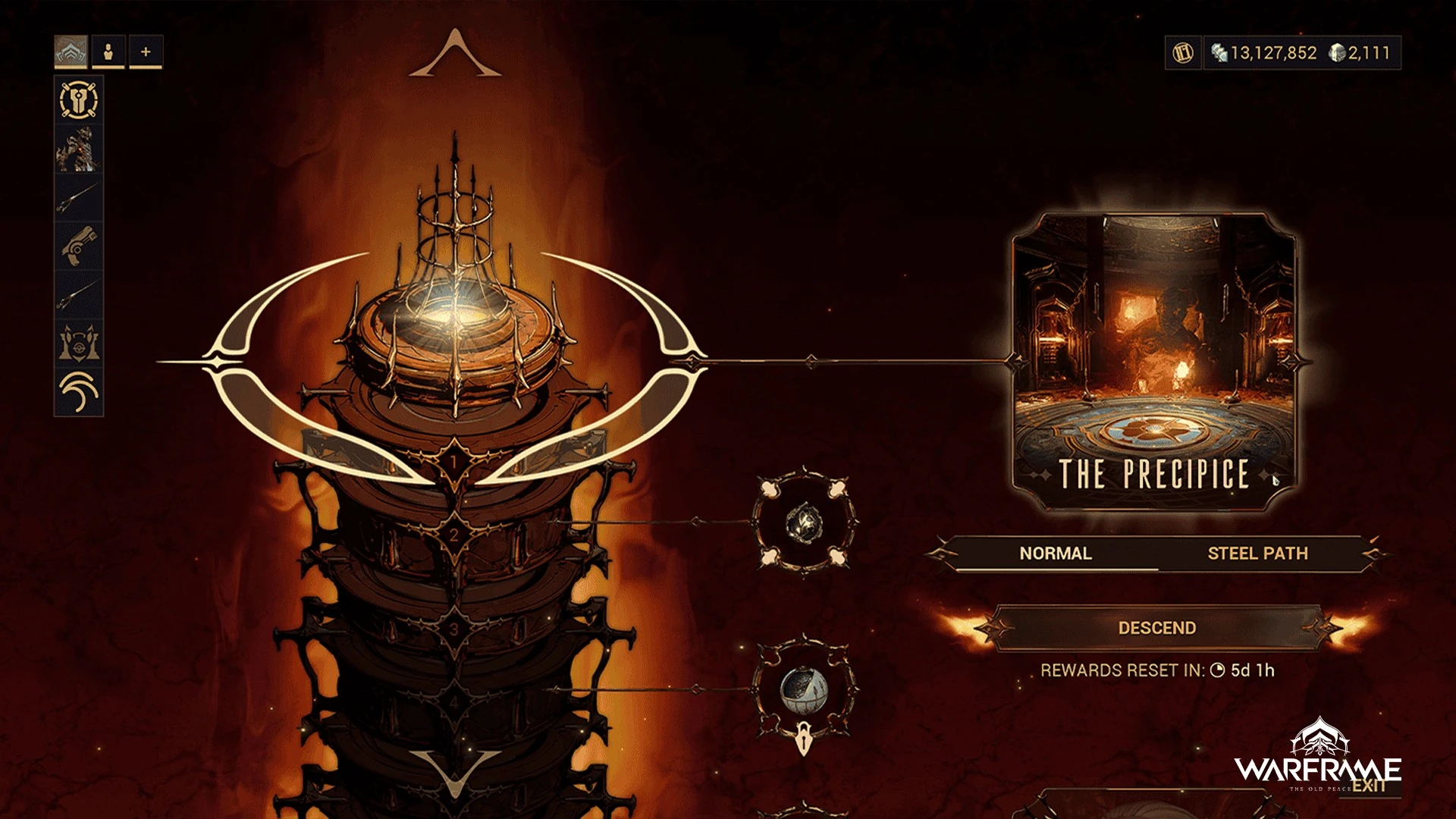
Task: Inspect the floor 2 reward orb
Action: click(804, 523)
